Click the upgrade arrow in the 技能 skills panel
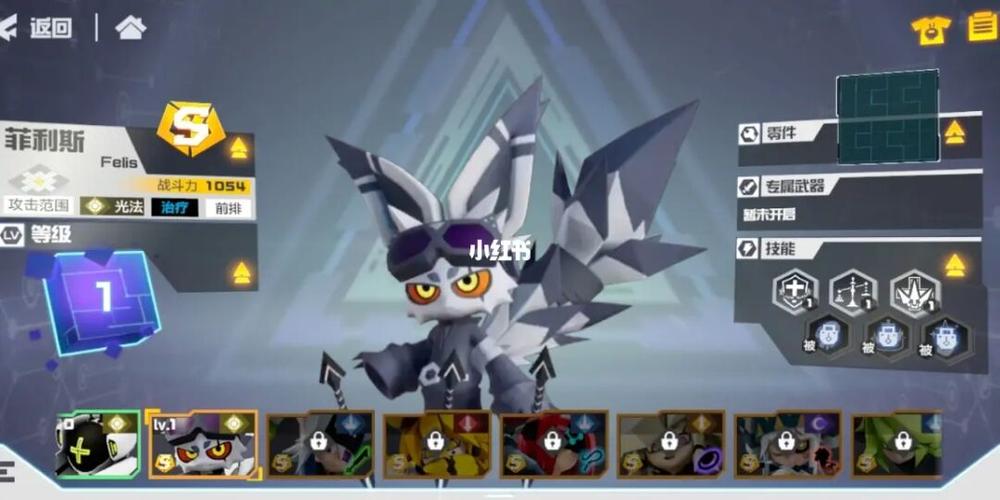The width and height of the screenshot is (1000, 500). (955, 265)
